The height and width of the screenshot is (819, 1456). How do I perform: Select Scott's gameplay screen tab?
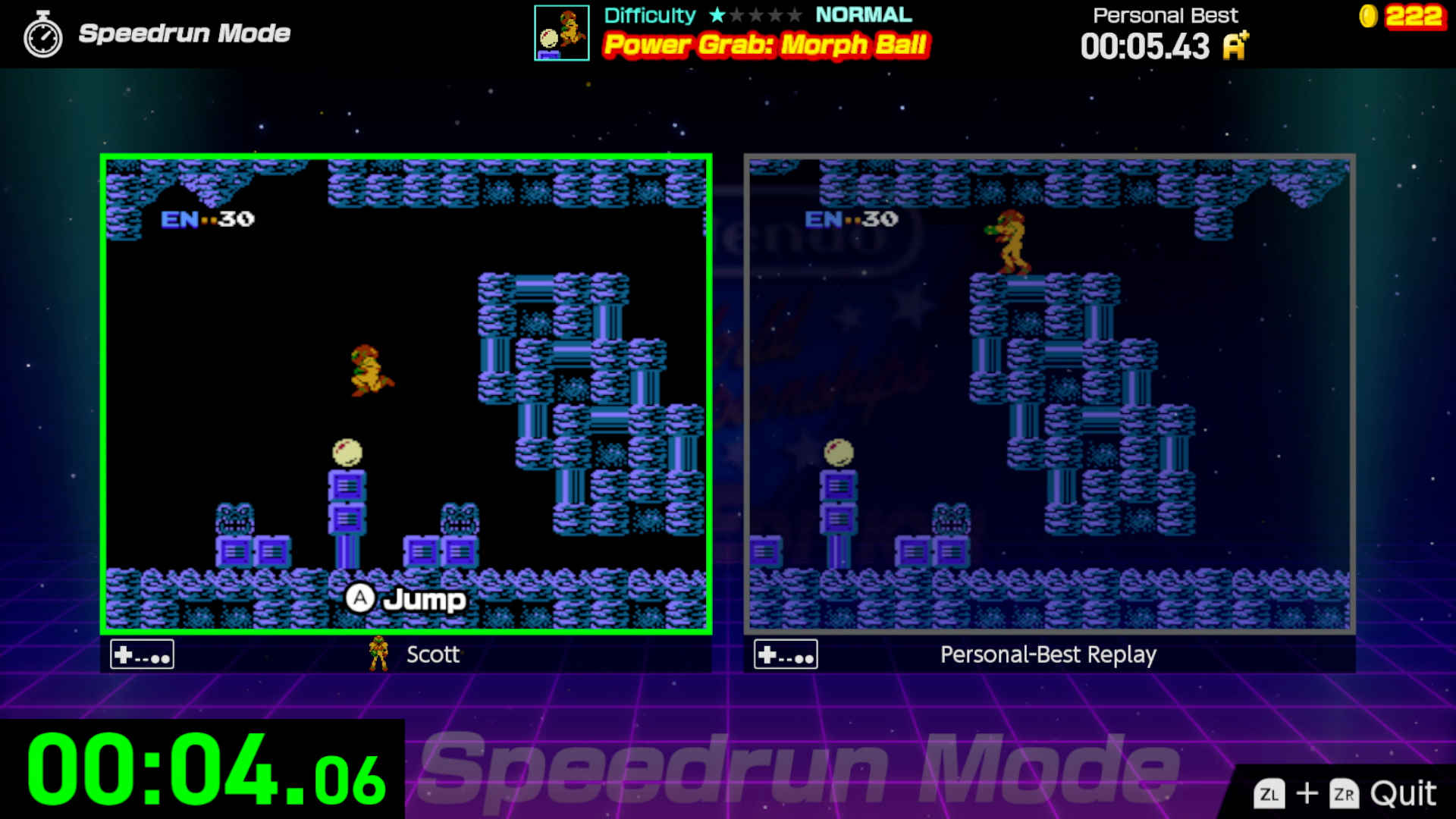point(407,394)
